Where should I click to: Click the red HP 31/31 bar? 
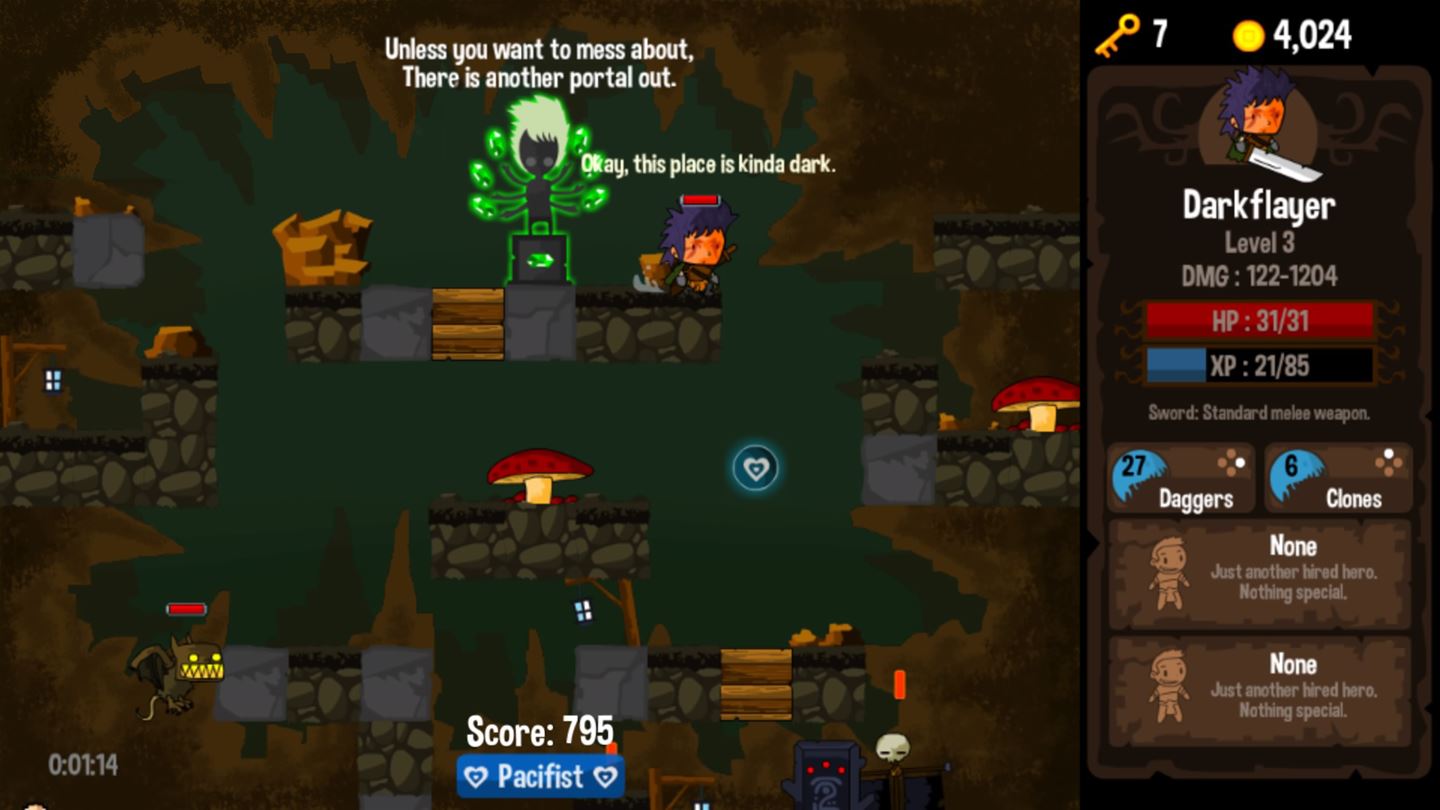pyautogui.click(x=1259, y=322)
